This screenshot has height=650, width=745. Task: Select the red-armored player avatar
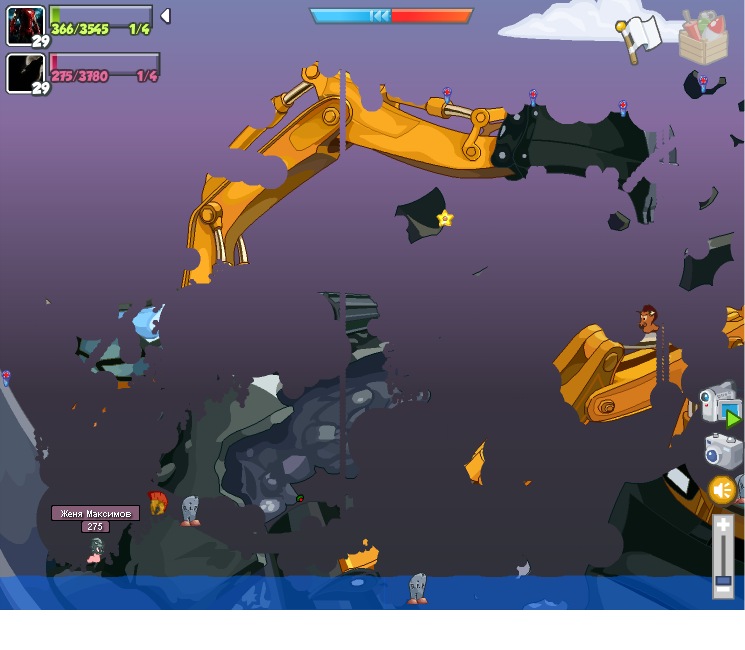click(25, 25)
